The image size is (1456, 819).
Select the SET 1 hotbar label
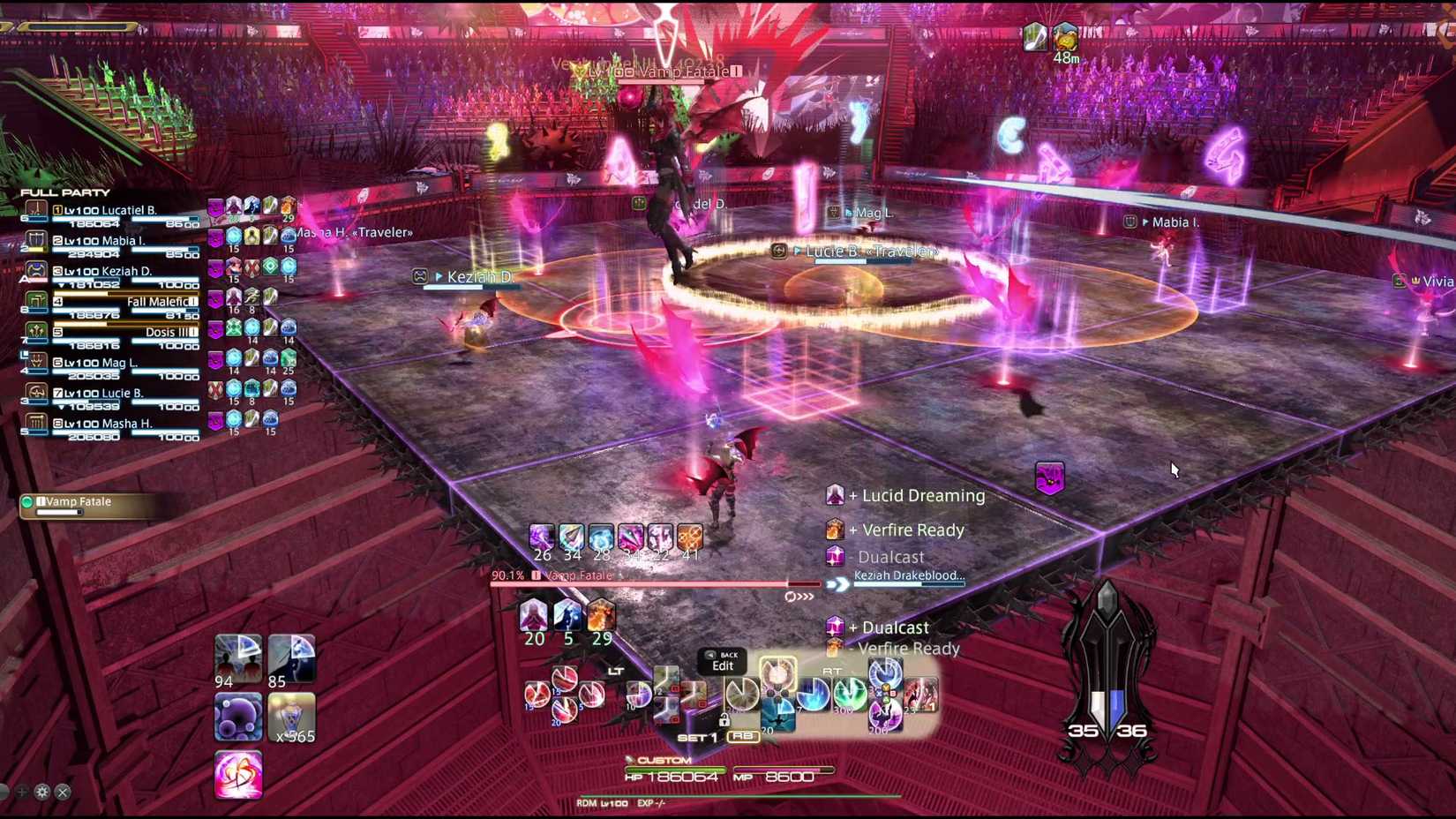pos(697,738)
